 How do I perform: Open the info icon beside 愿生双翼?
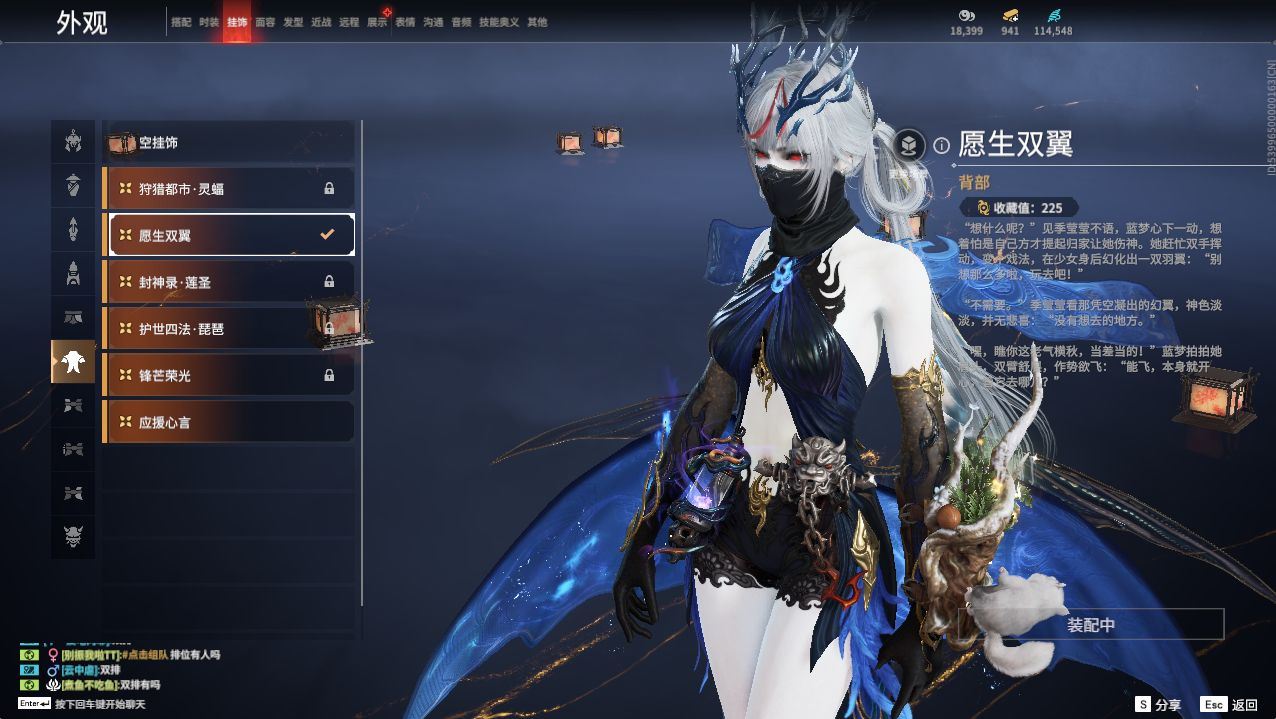tap(941, 146)
